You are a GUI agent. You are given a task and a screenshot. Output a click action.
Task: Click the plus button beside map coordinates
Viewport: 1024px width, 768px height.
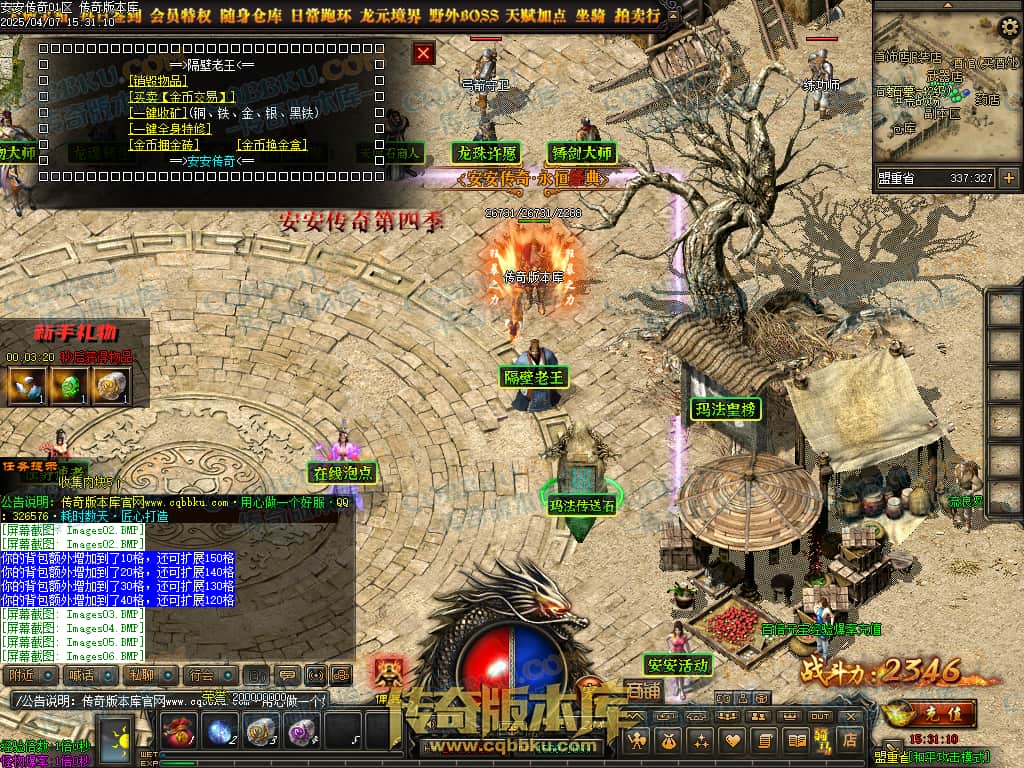(x=1008, y=178)
